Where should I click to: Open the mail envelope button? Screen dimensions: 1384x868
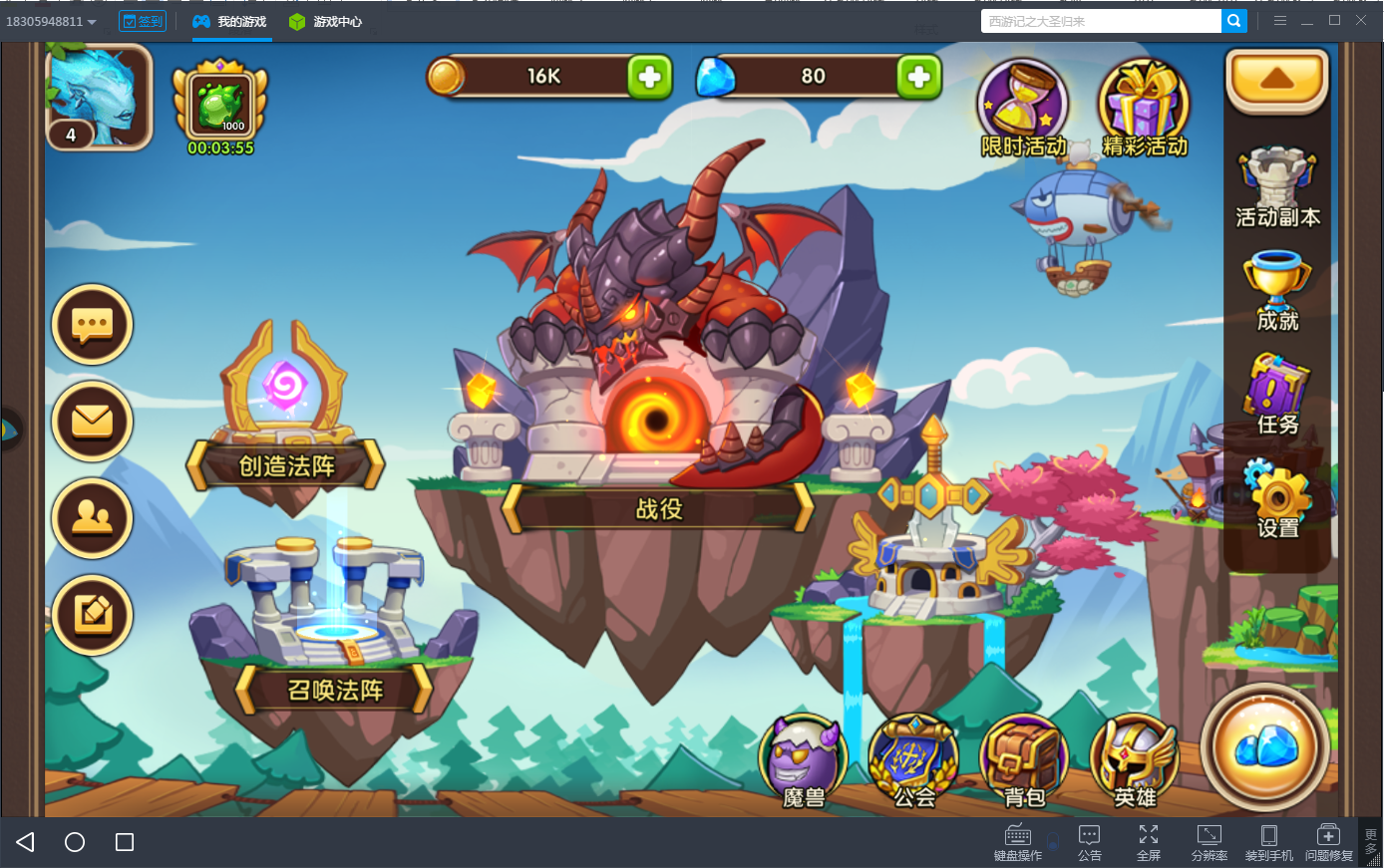[x=93, y=421]
